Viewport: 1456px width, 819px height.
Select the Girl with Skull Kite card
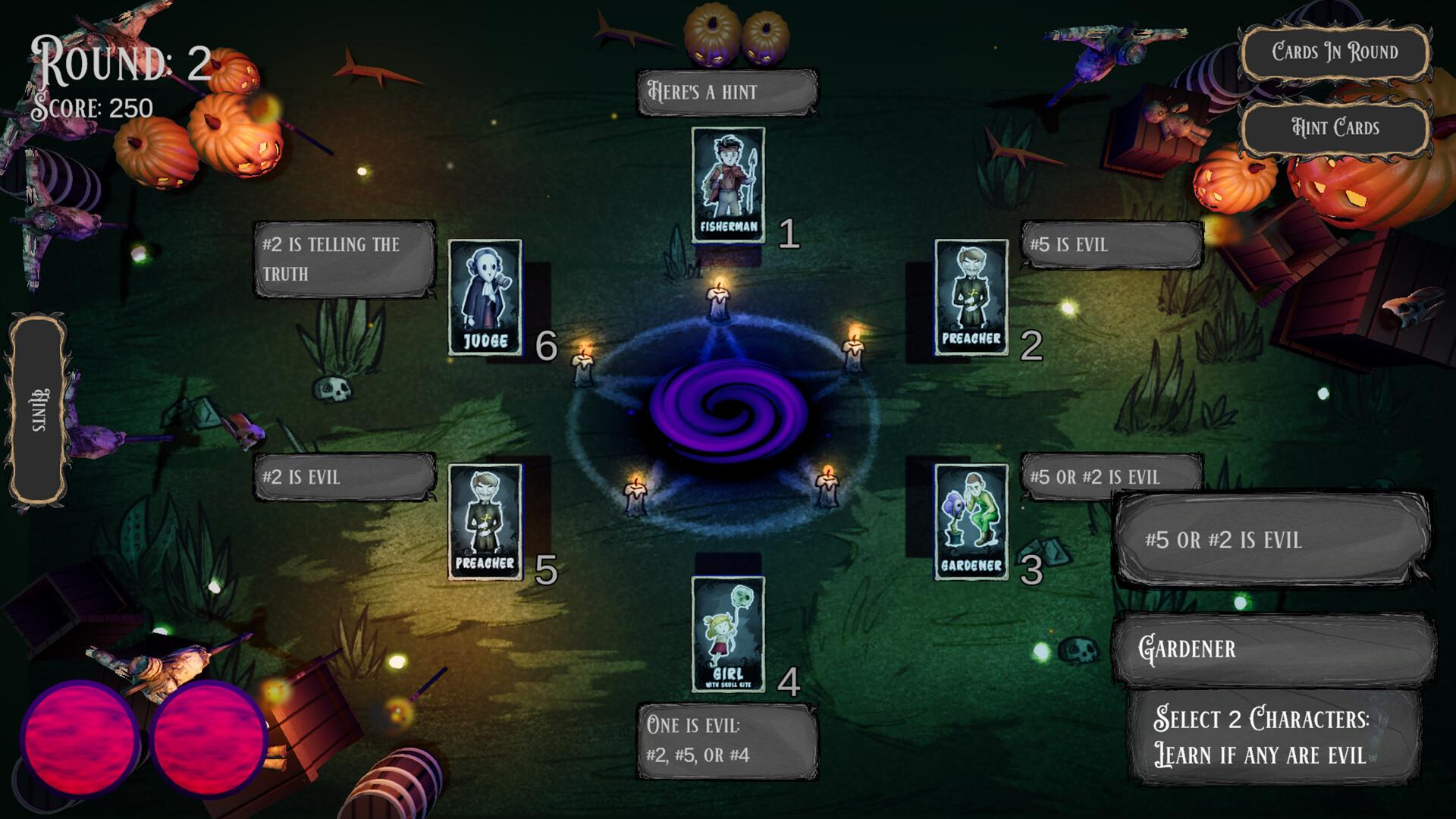(x=728, y=634)
